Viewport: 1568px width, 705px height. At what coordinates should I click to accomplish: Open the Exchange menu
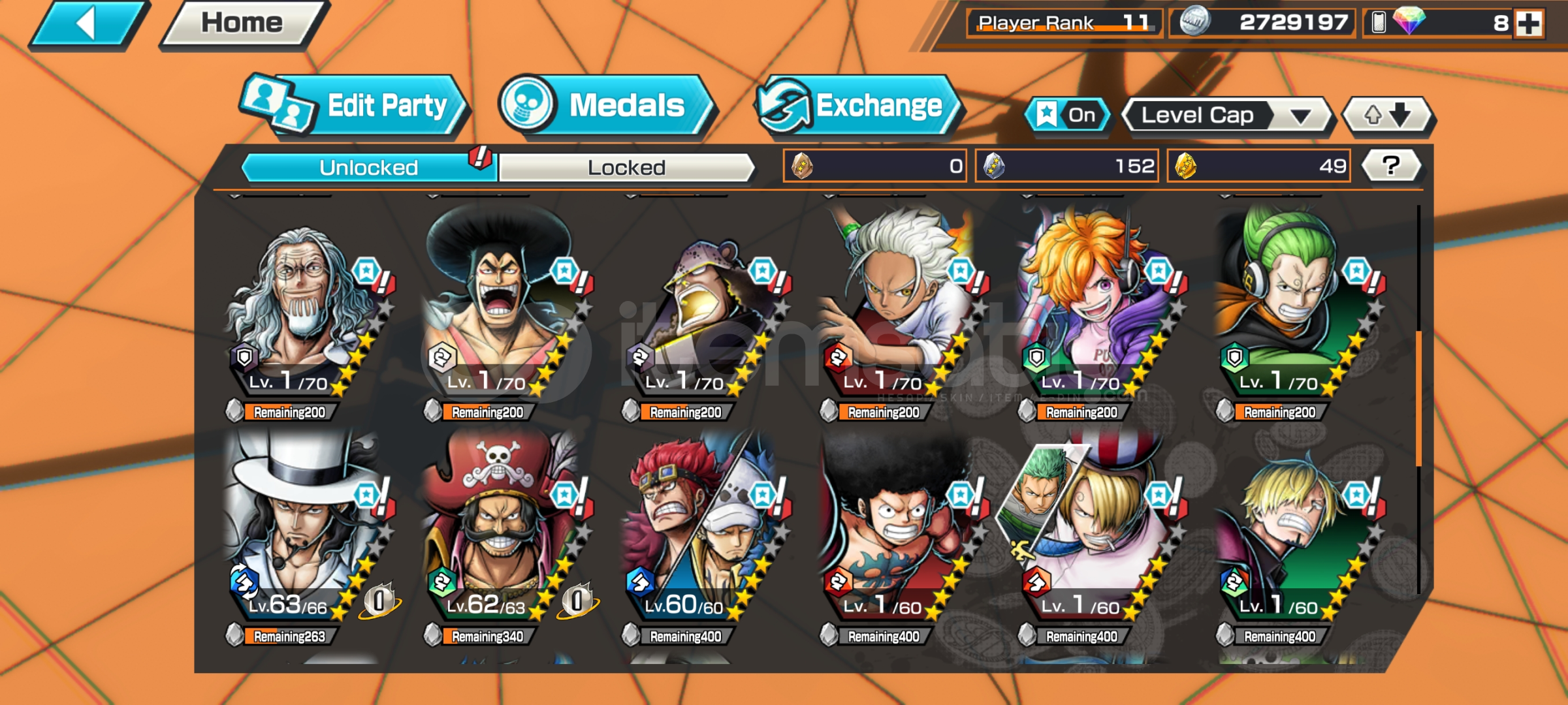pos(857,106)
